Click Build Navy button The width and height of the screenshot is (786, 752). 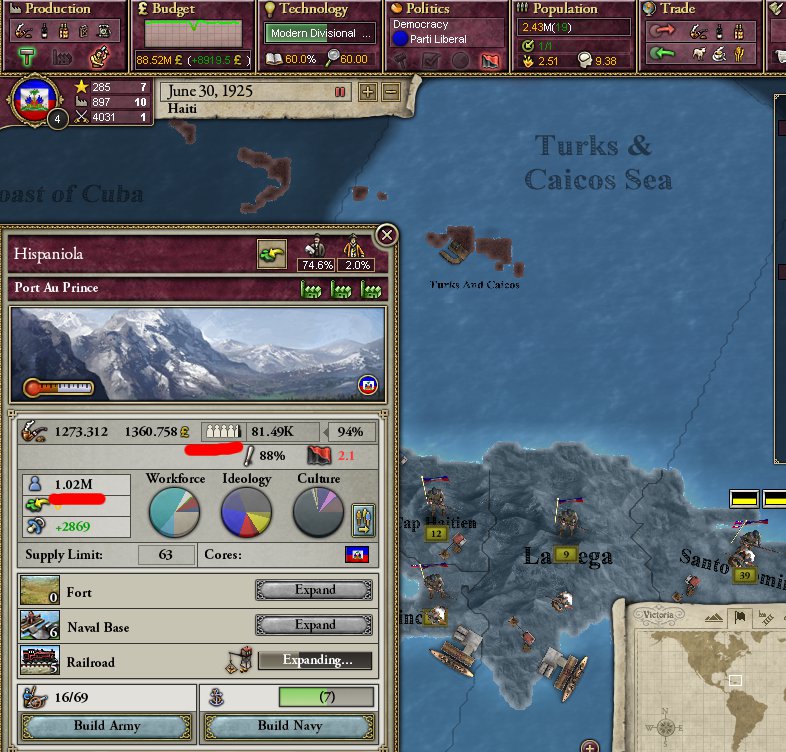pyautogui.click(x=288, y=725)
